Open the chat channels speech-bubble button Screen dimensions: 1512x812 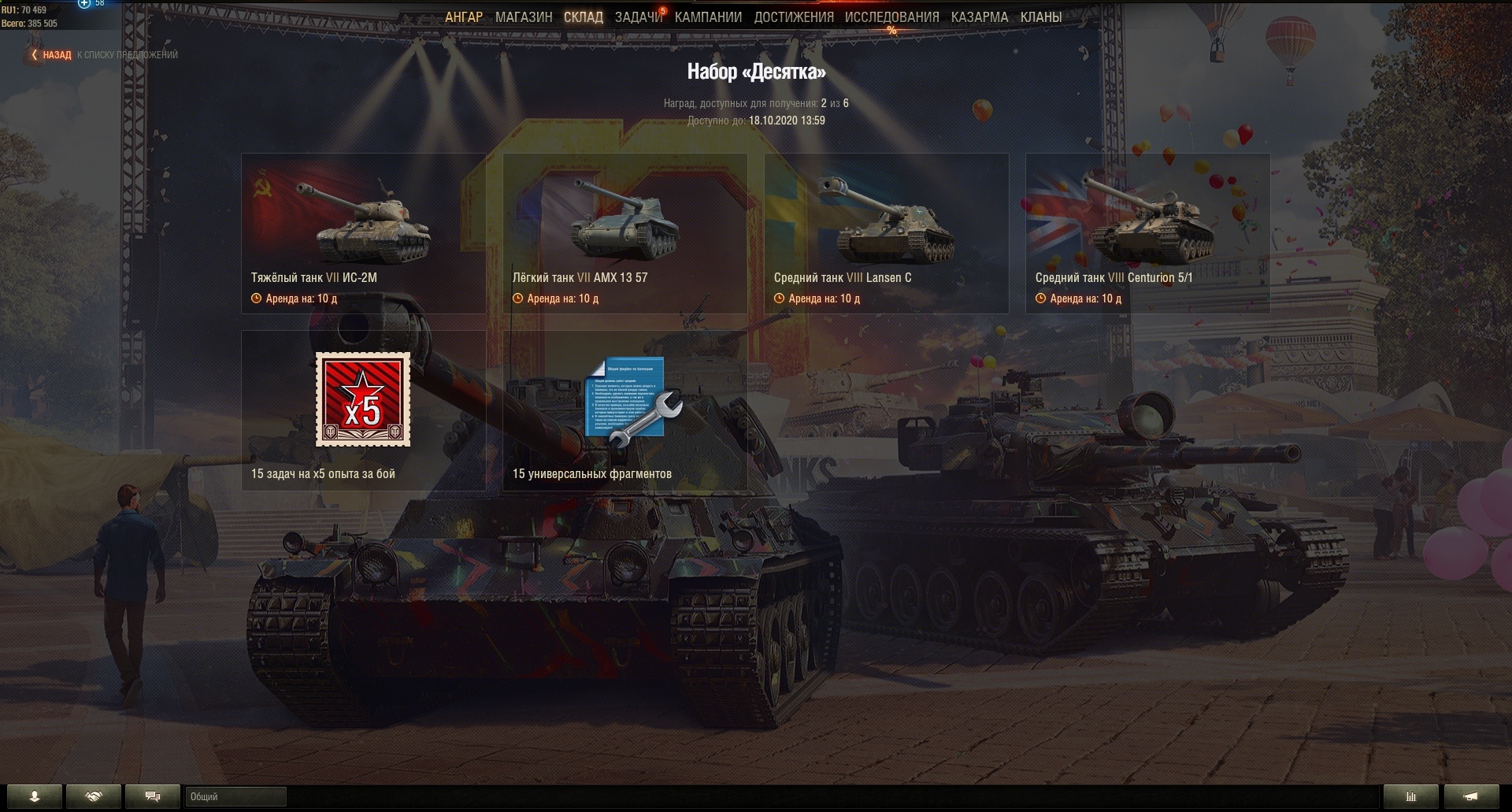[153, 796]
